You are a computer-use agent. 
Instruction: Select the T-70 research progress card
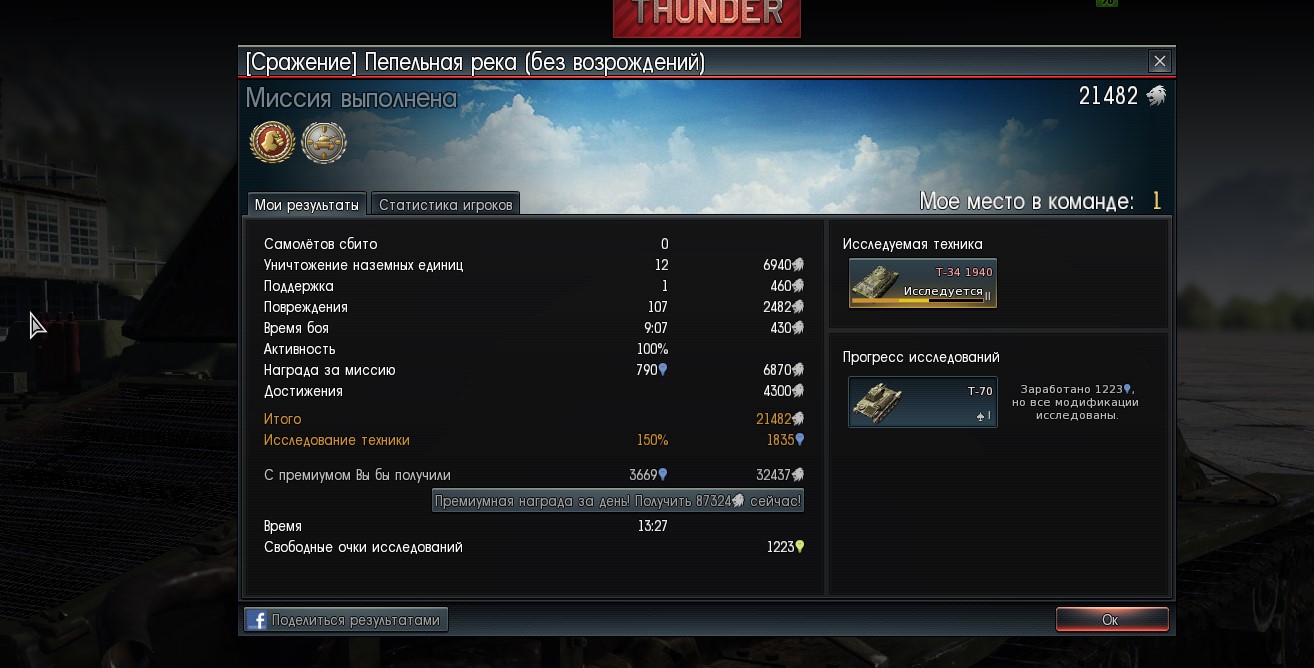922,402
